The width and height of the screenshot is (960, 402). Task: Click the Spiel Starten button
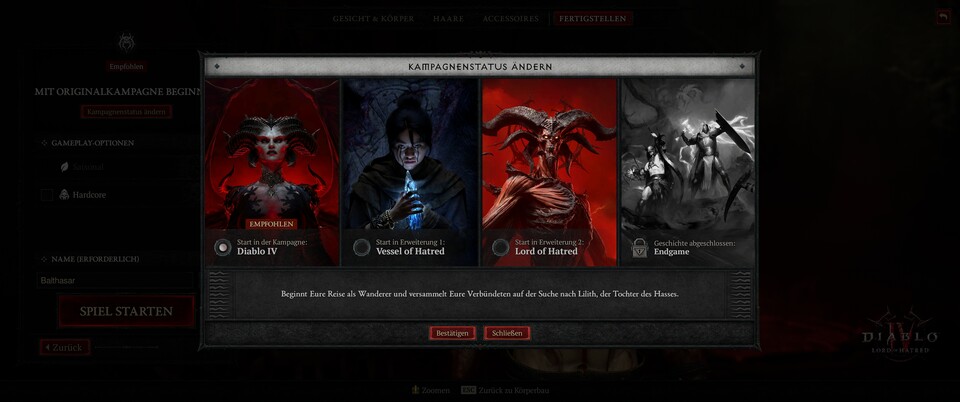pos(127,311)
